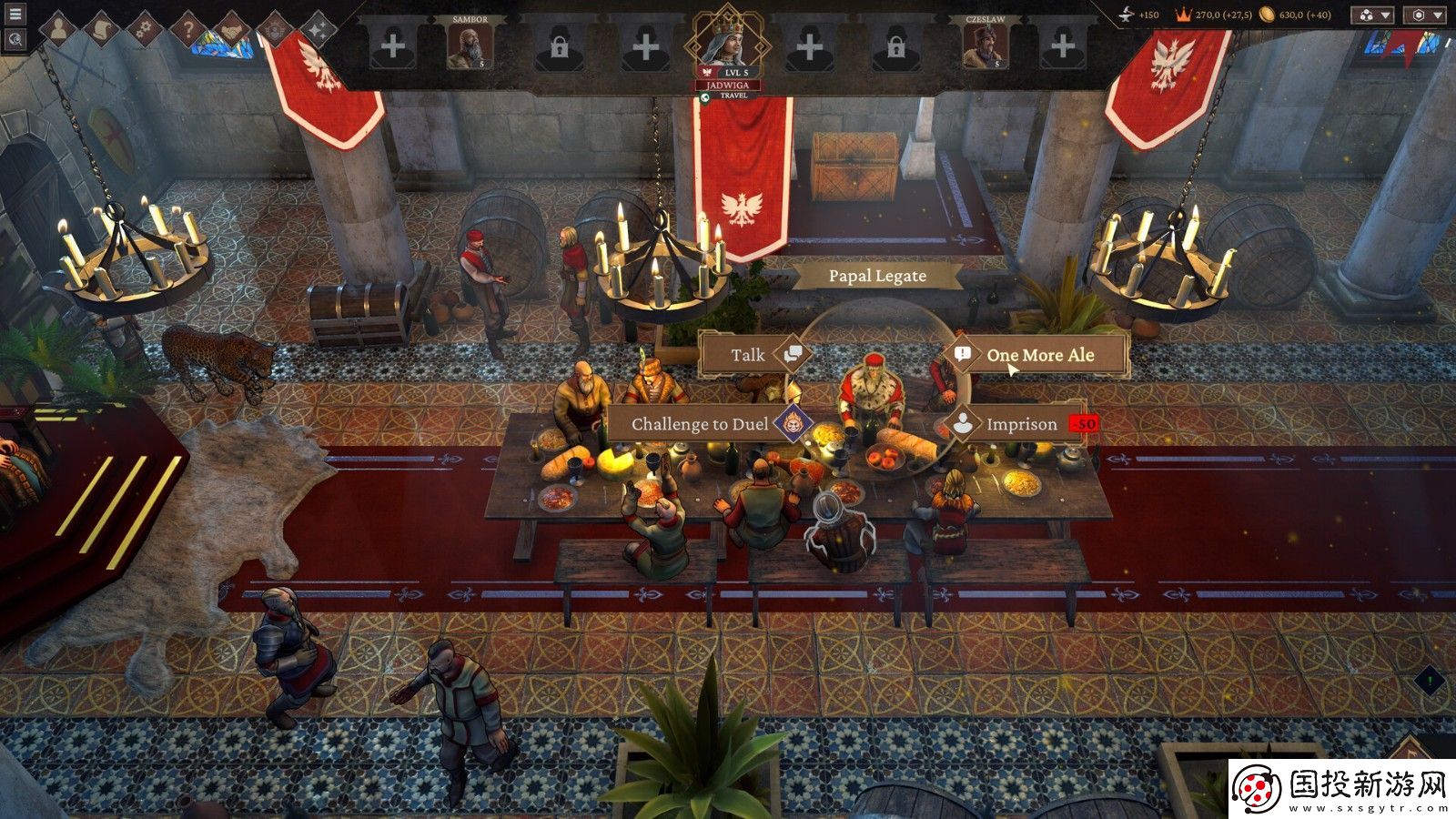
Task: Open the crowned shield icon panel
Action: pyautogui.click(x=274, y=30)
